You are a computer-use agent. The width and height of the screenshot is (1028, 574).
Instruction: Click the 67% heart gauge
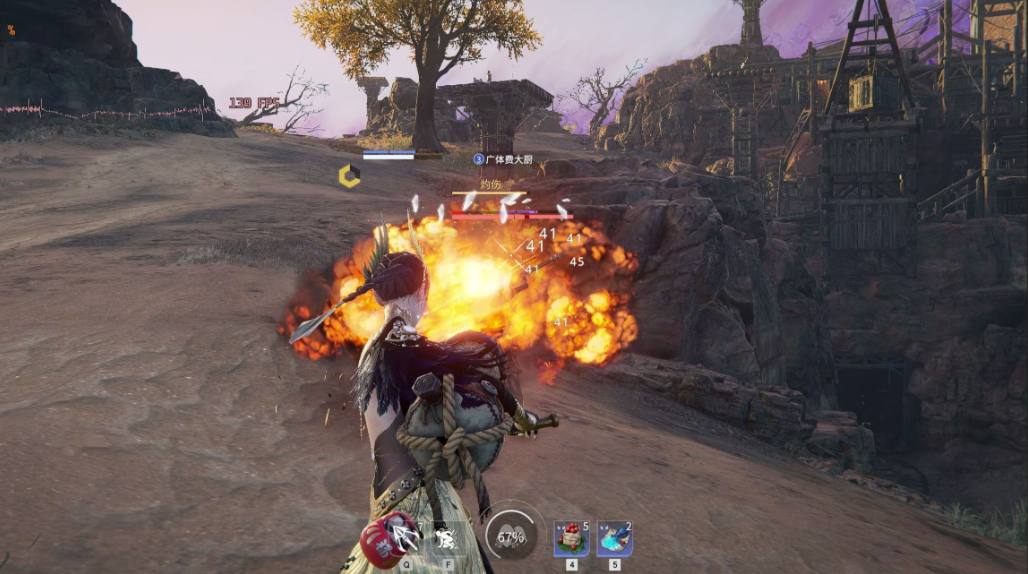(511, 536)
